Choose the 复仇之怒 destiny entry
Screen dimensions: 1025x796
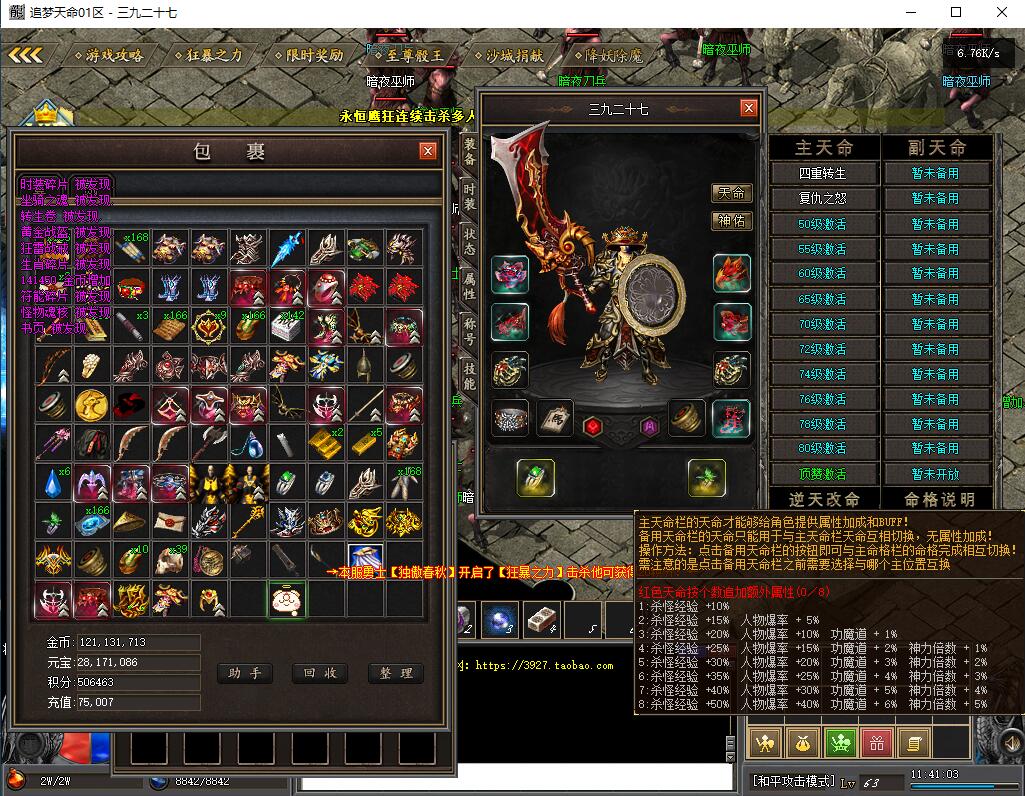[823, 198]
